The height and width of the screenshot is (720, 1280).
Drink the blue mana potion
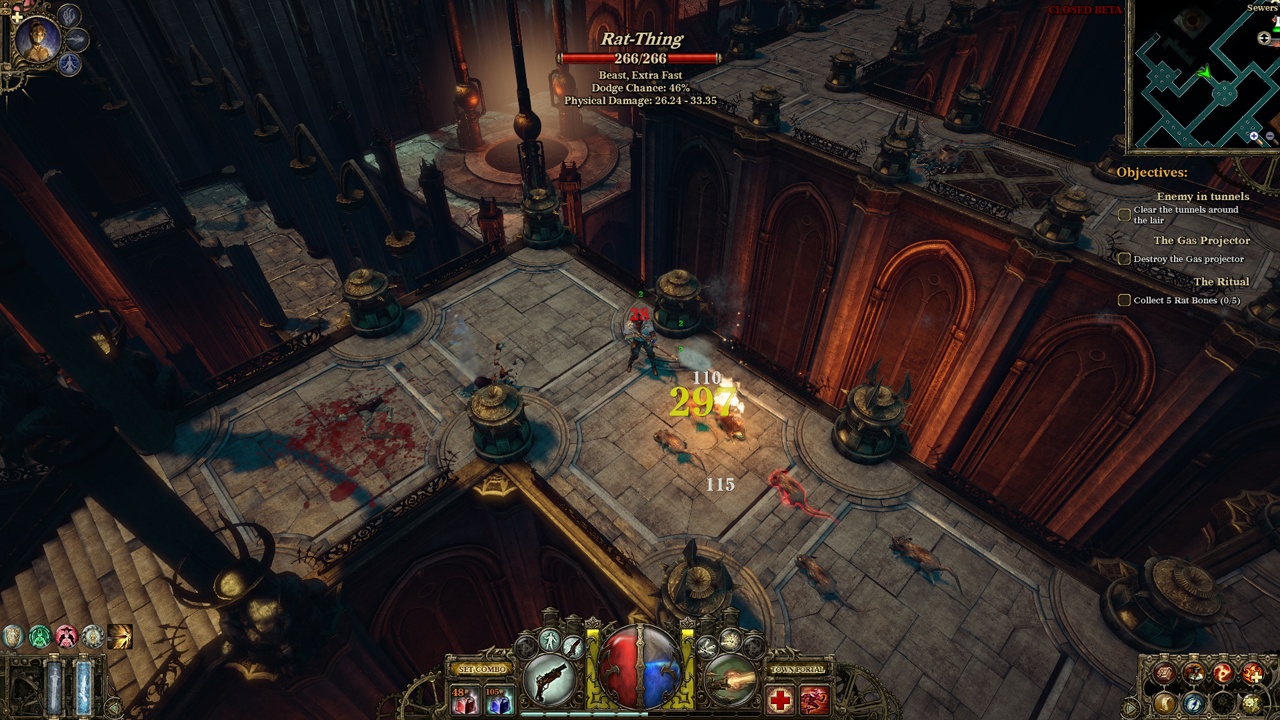point(497,700)
